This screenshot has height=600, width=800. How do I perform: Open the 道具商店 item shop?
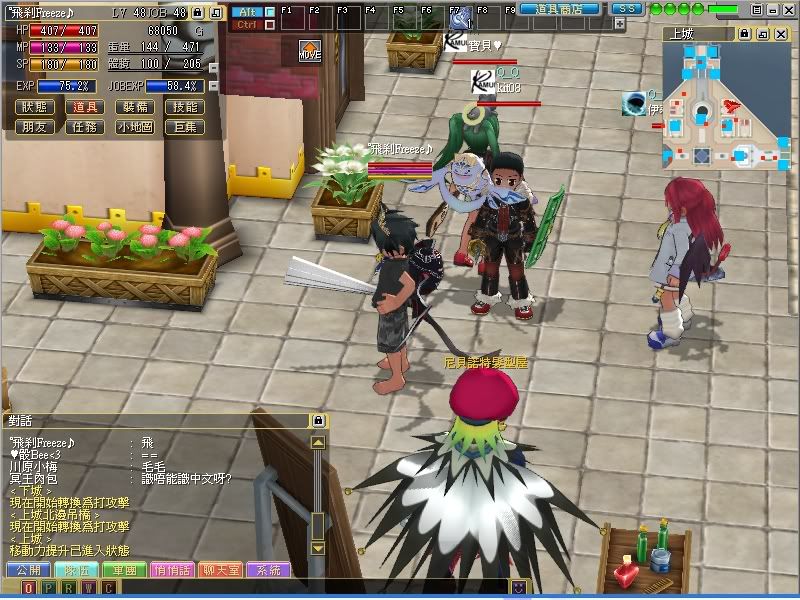pyautogui.click(x=559, y=9)
